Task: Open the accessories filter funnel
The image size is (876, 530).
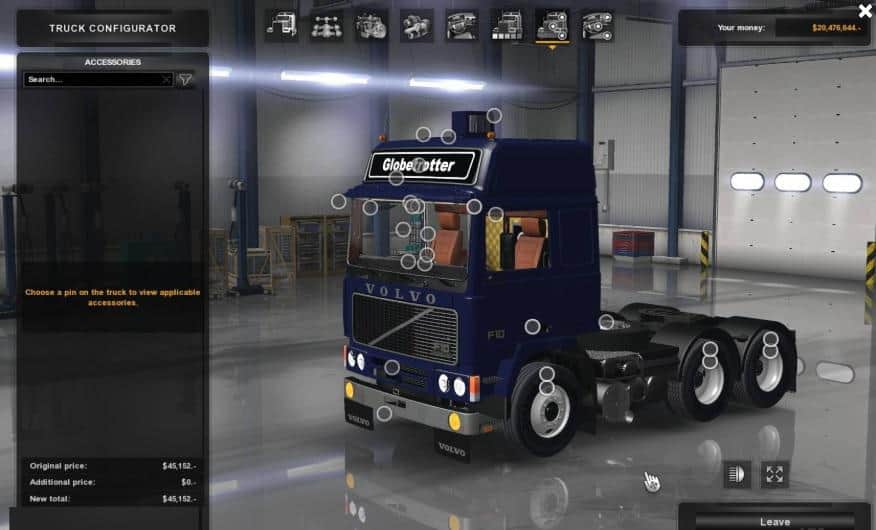Action: point(185,79)
